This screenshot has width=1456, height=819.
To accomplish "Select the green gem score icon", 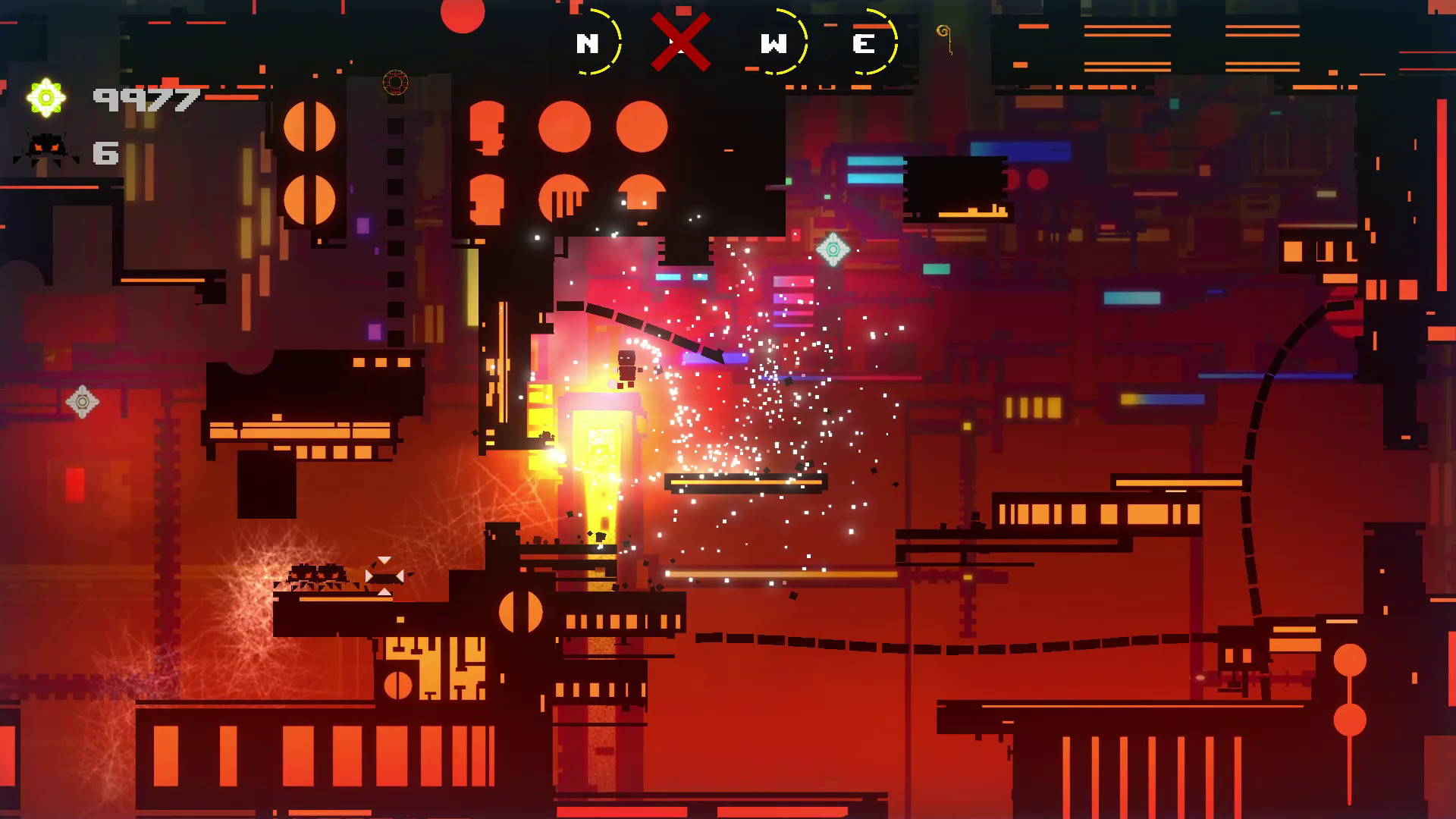I will pyautogui.click(x=47, y=96).
